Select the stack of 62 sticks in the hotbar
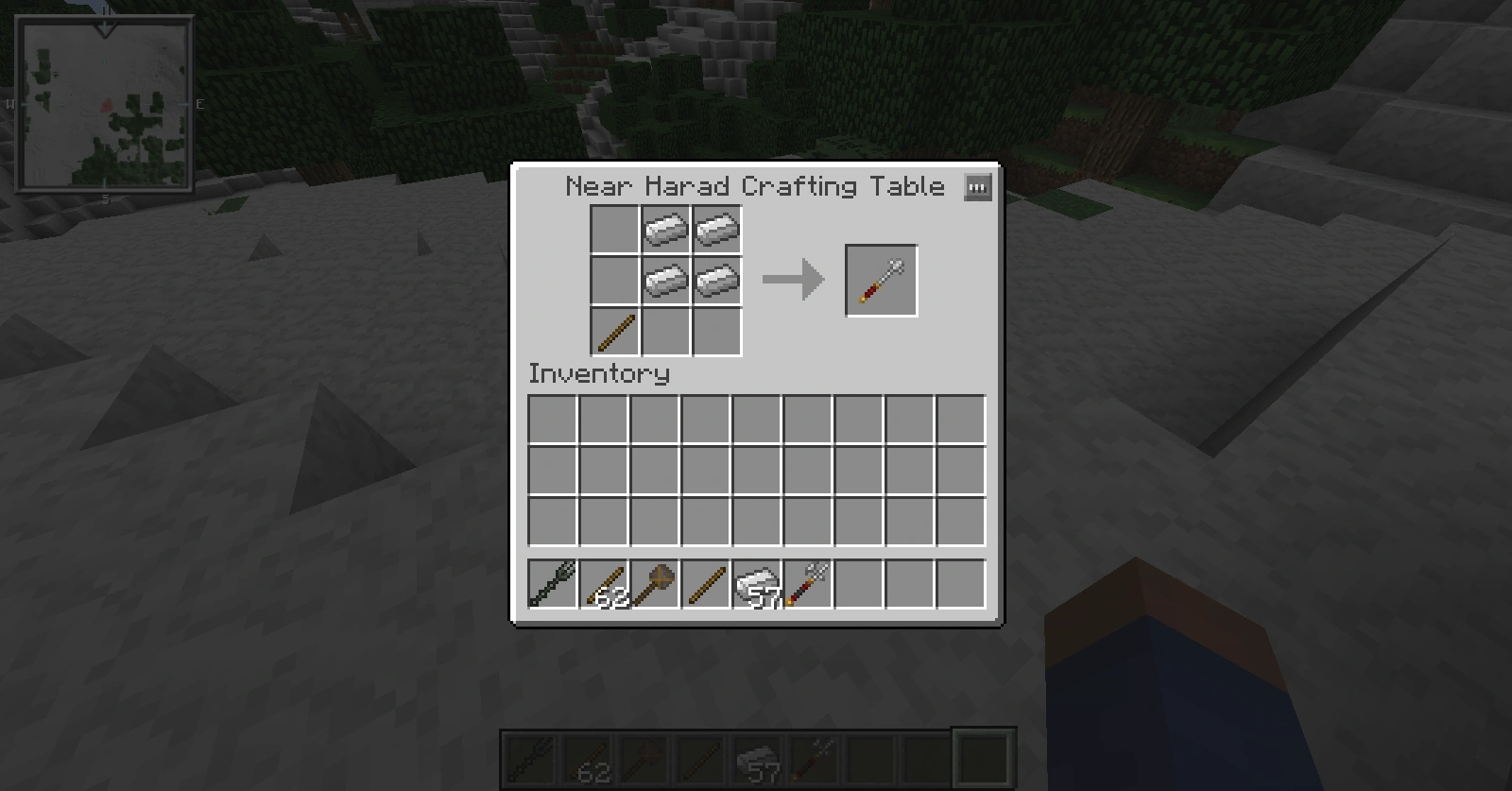 point(606,586)
